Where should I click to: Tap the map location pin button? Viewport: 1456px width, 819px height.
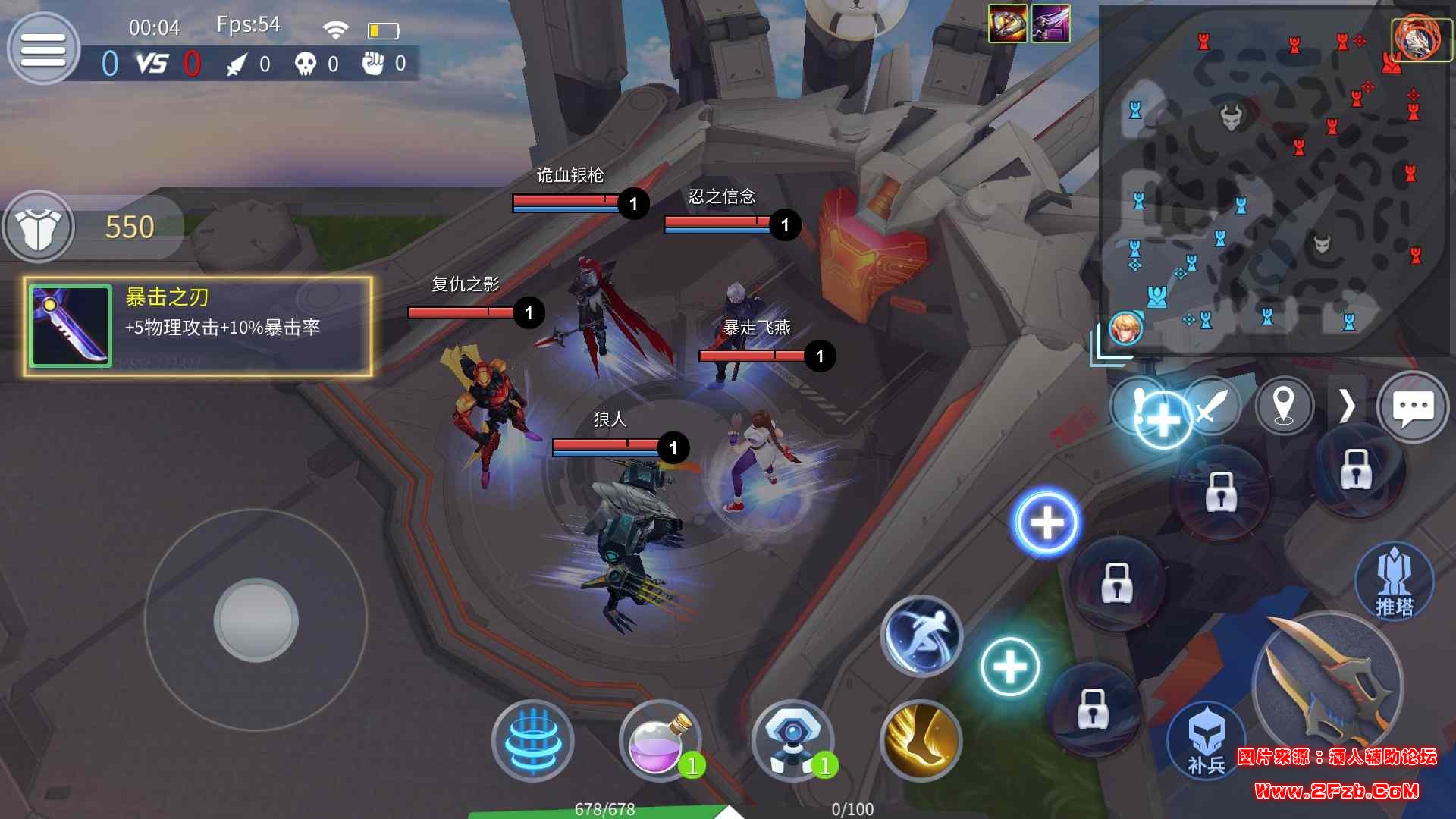point(1283,406)
